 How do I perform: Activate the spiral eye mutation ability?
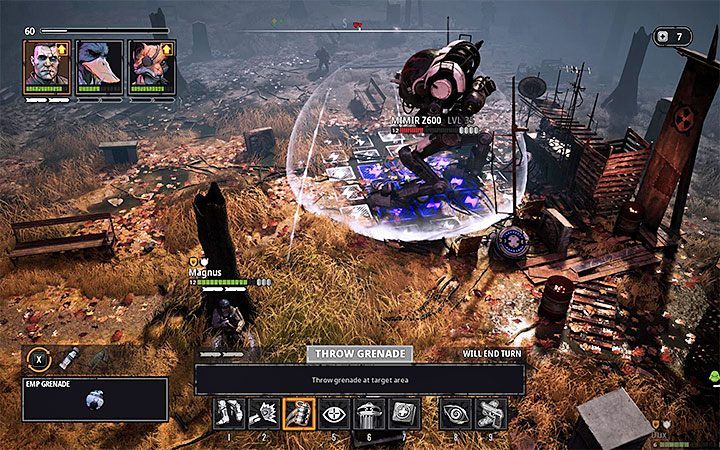click(x=456, y=413)
